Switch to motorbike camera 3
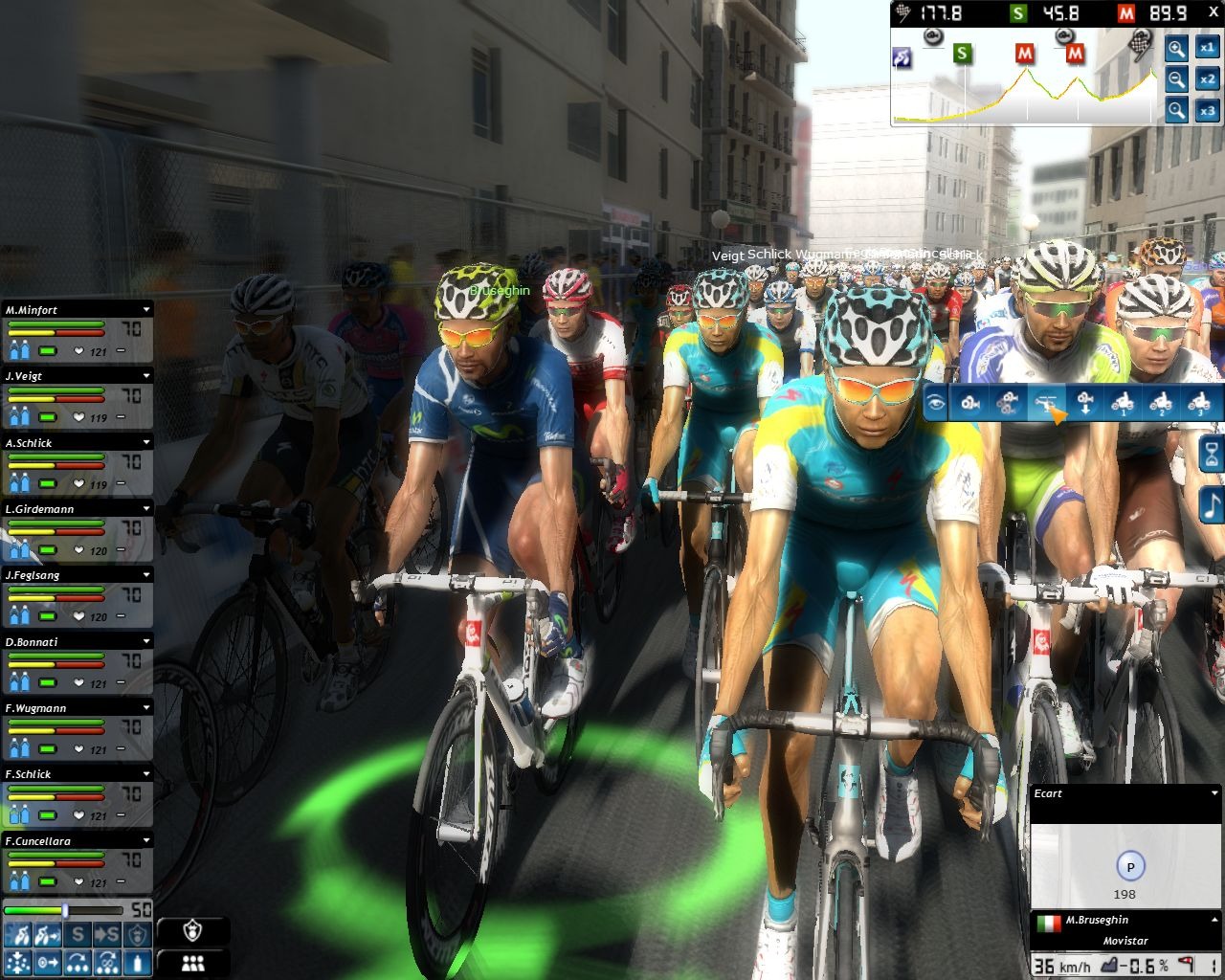1225x980 pixels. click(1198, 403)
